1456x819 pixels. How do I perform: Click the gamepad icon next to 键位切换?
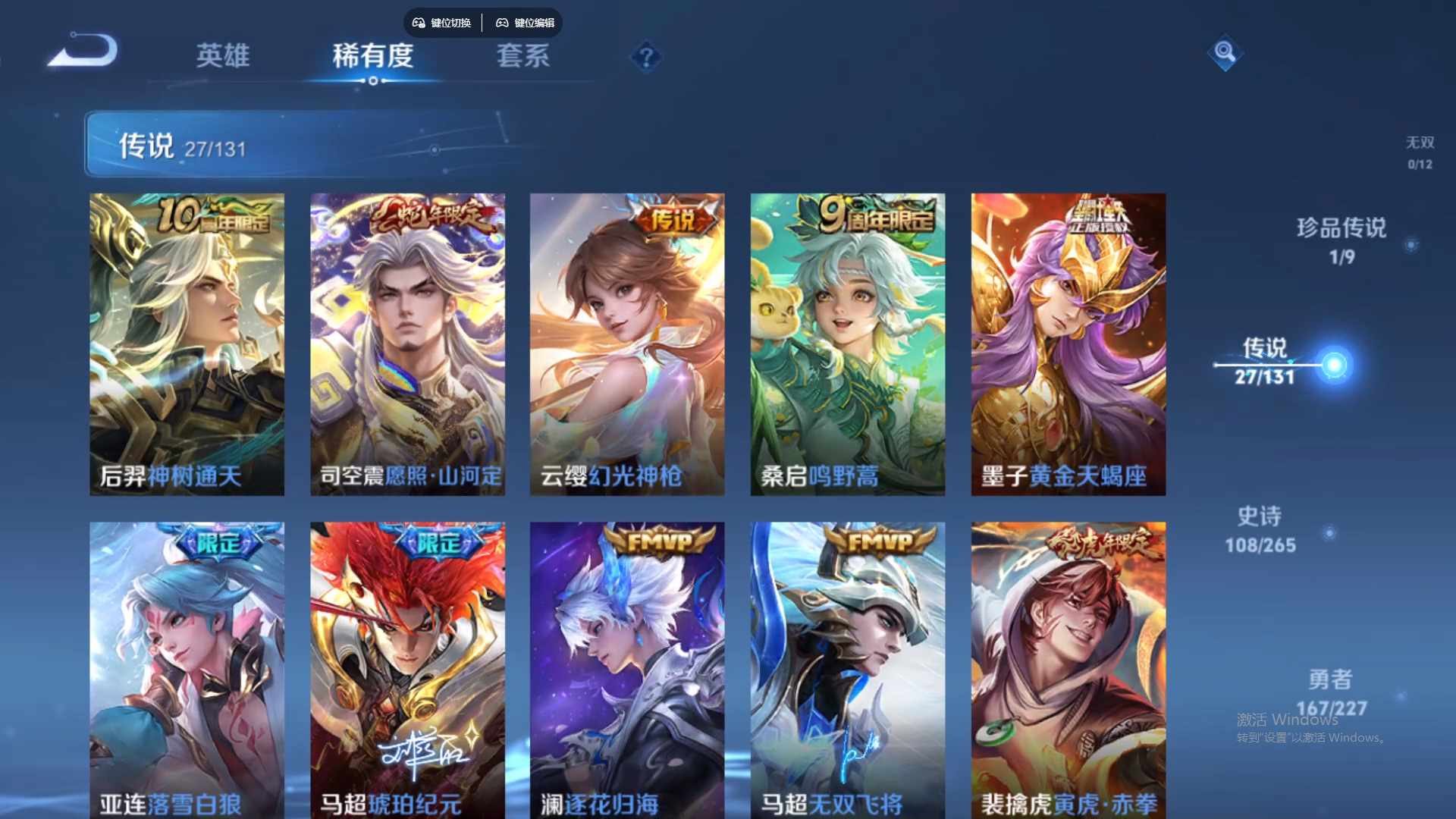pos(417,23)
